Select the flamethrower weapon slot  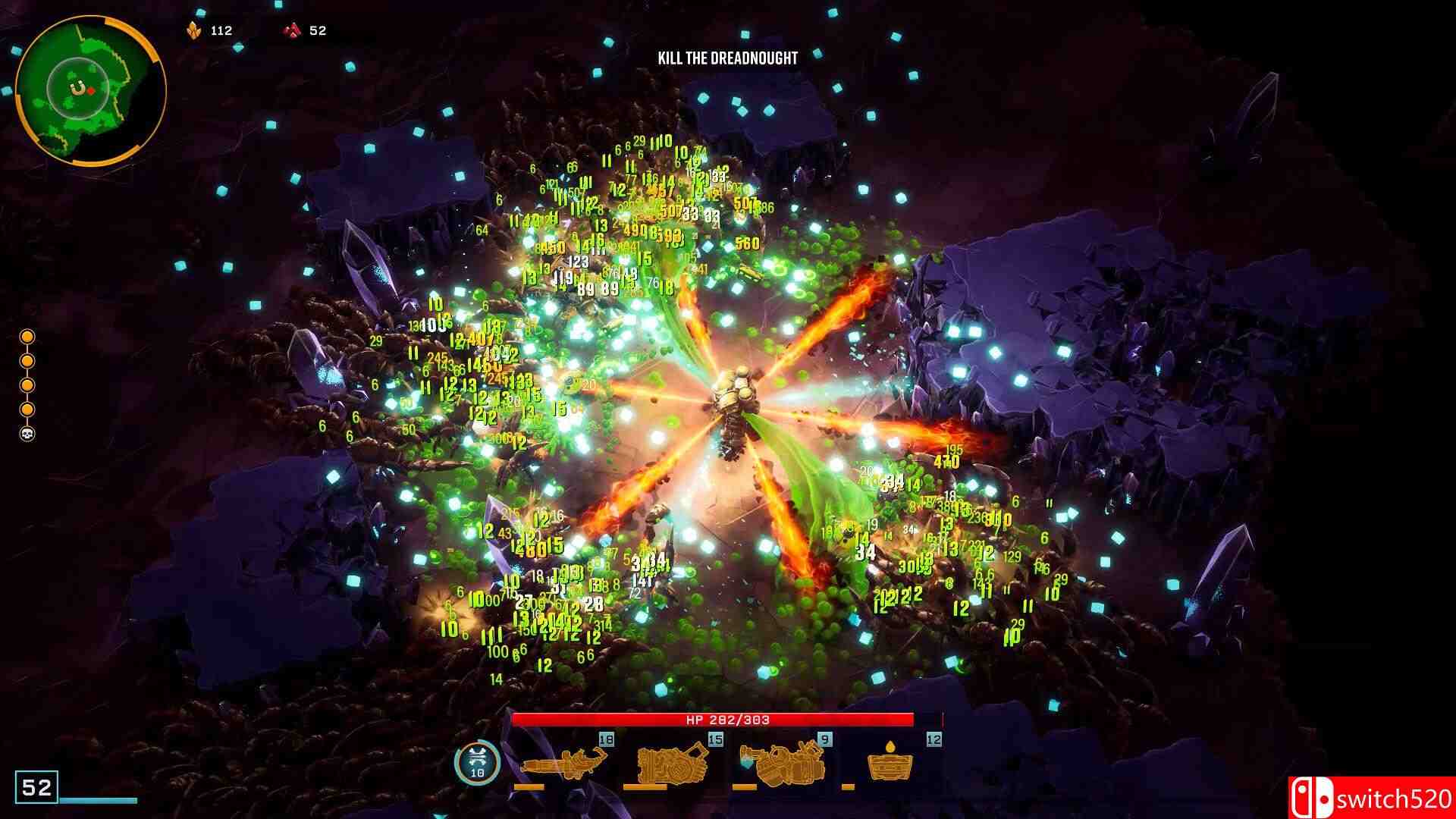click(564, 764)
